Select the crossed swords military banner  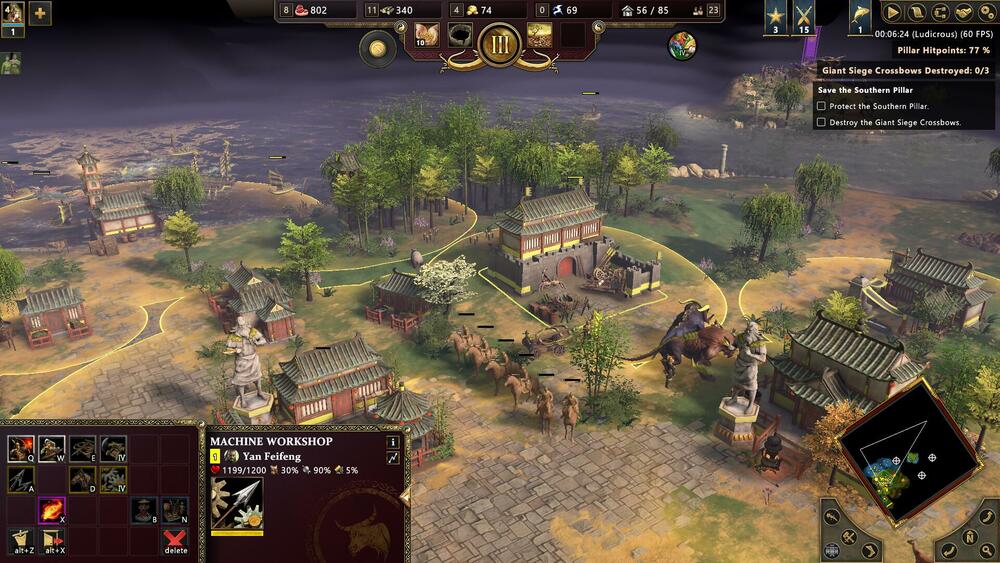tap(805, 17)
